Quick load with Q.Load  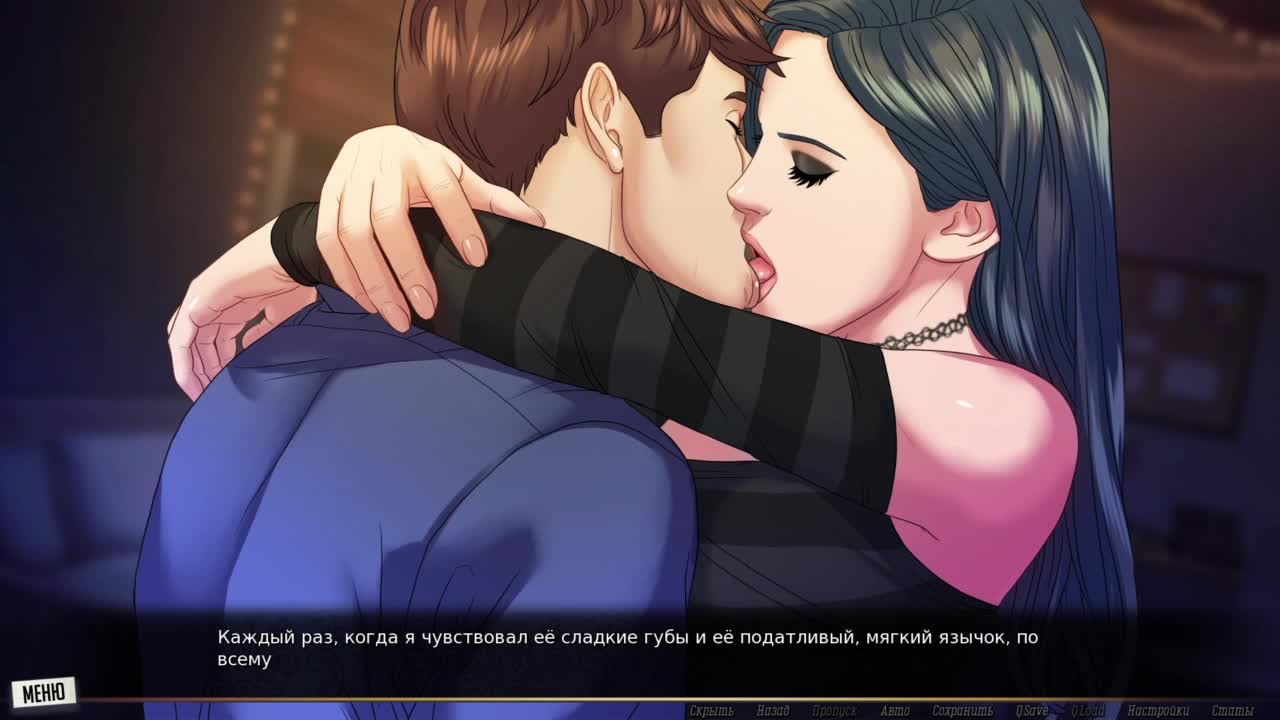pos(1088,711)
